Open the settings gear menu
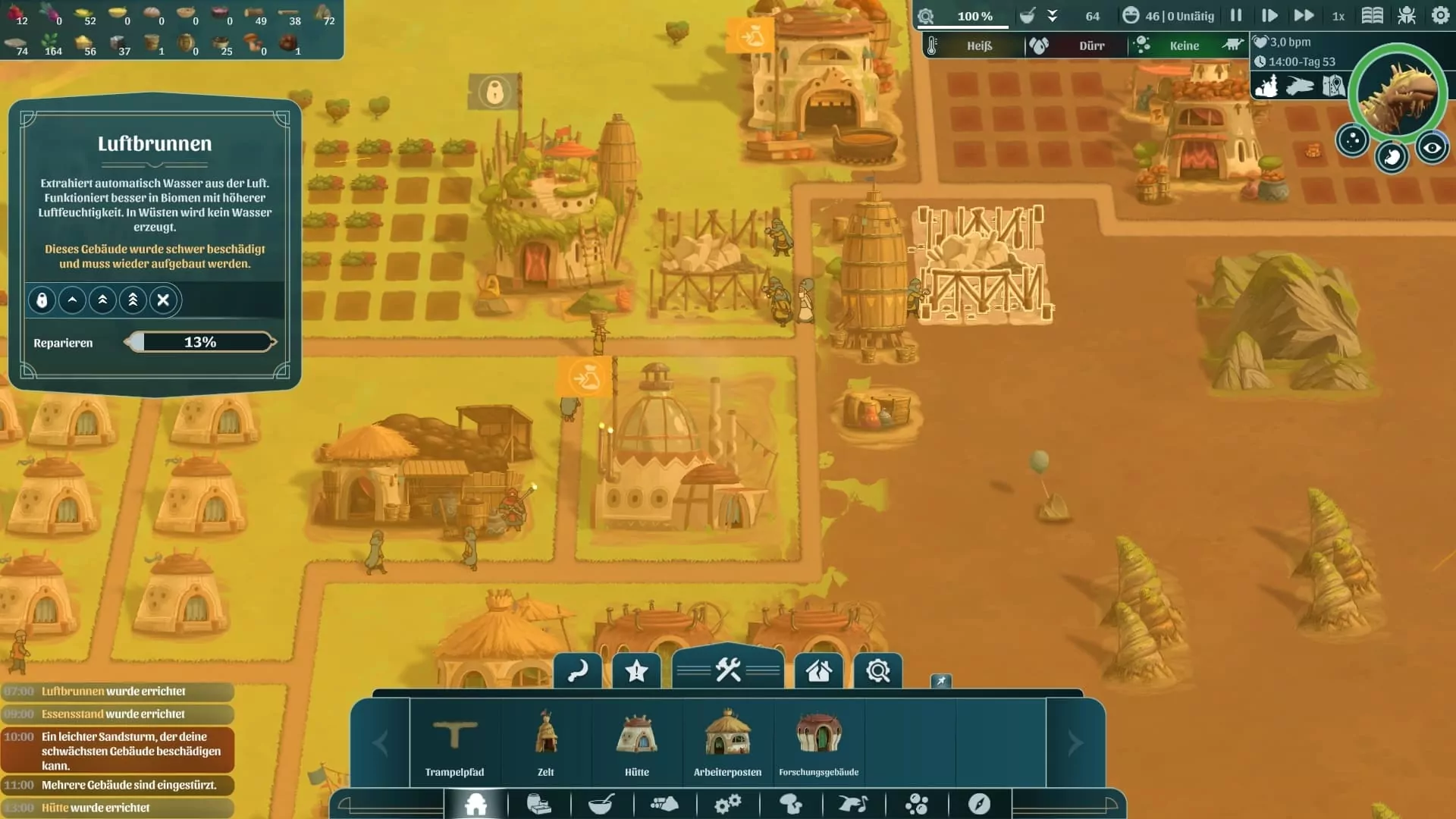 click(x=1440, y=16)
